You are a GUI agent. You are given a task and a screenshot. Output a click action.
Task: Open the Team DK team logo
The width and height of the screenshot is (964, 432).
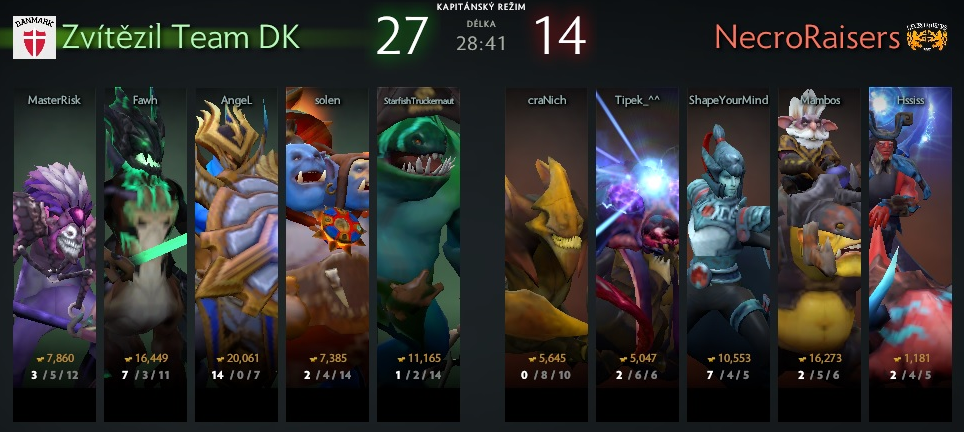33,38
